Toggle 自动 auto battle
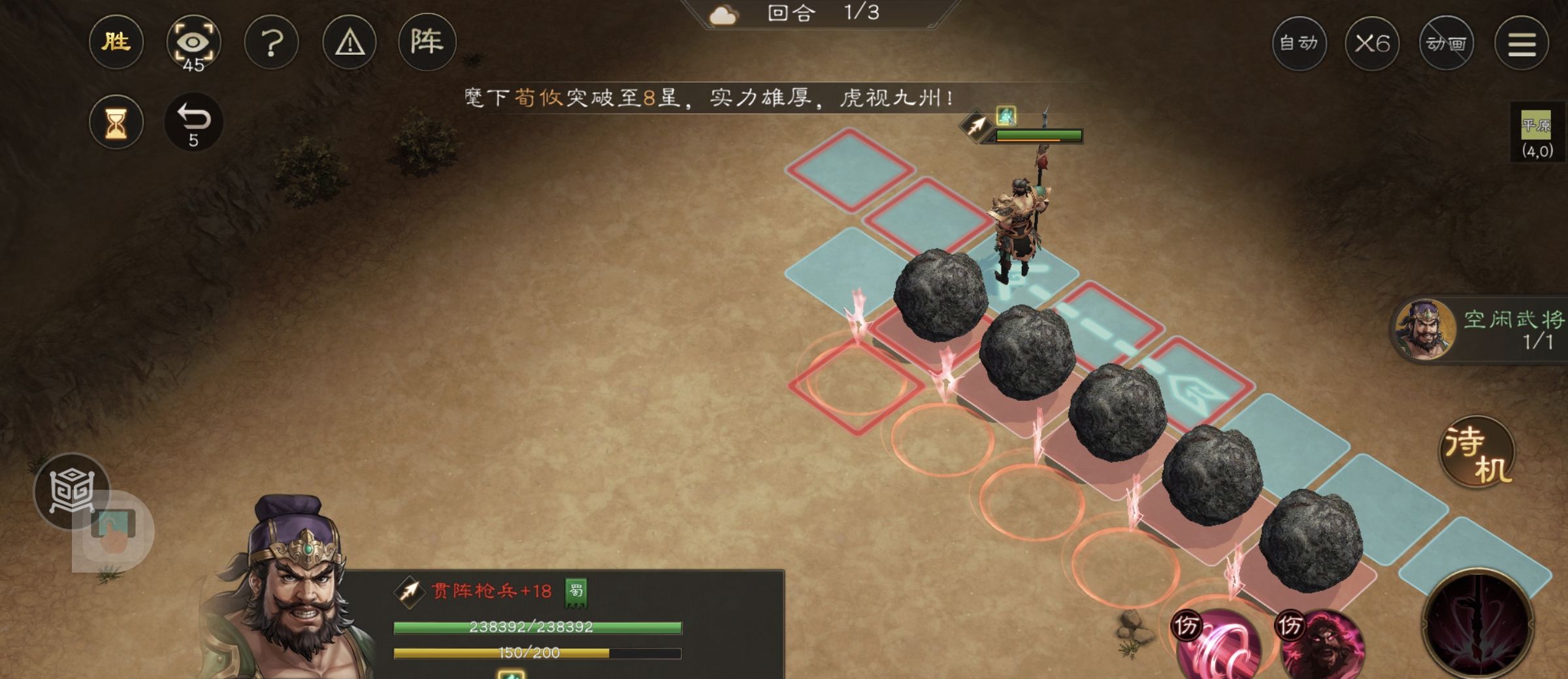Image resolution: width=1568 pixels, height=679 pixels. (1299, 44)
